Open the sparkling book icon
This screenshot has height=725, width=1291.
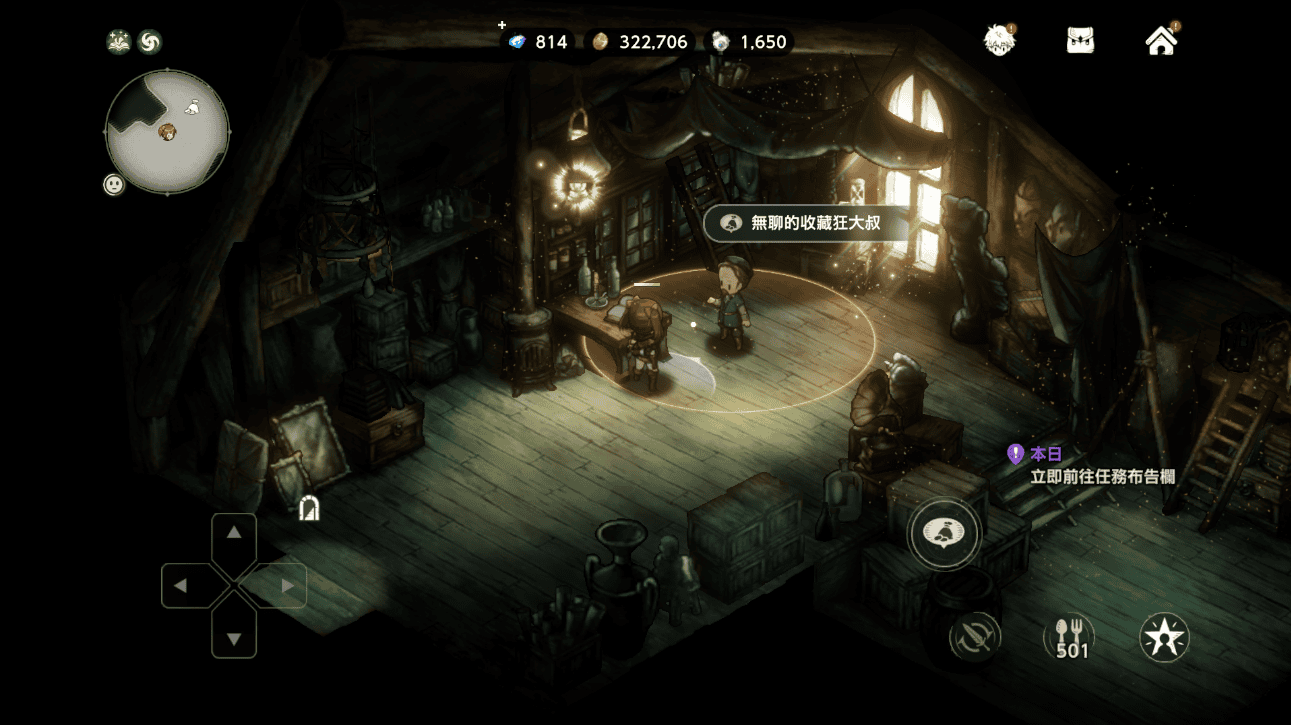[x=120, y=42]
